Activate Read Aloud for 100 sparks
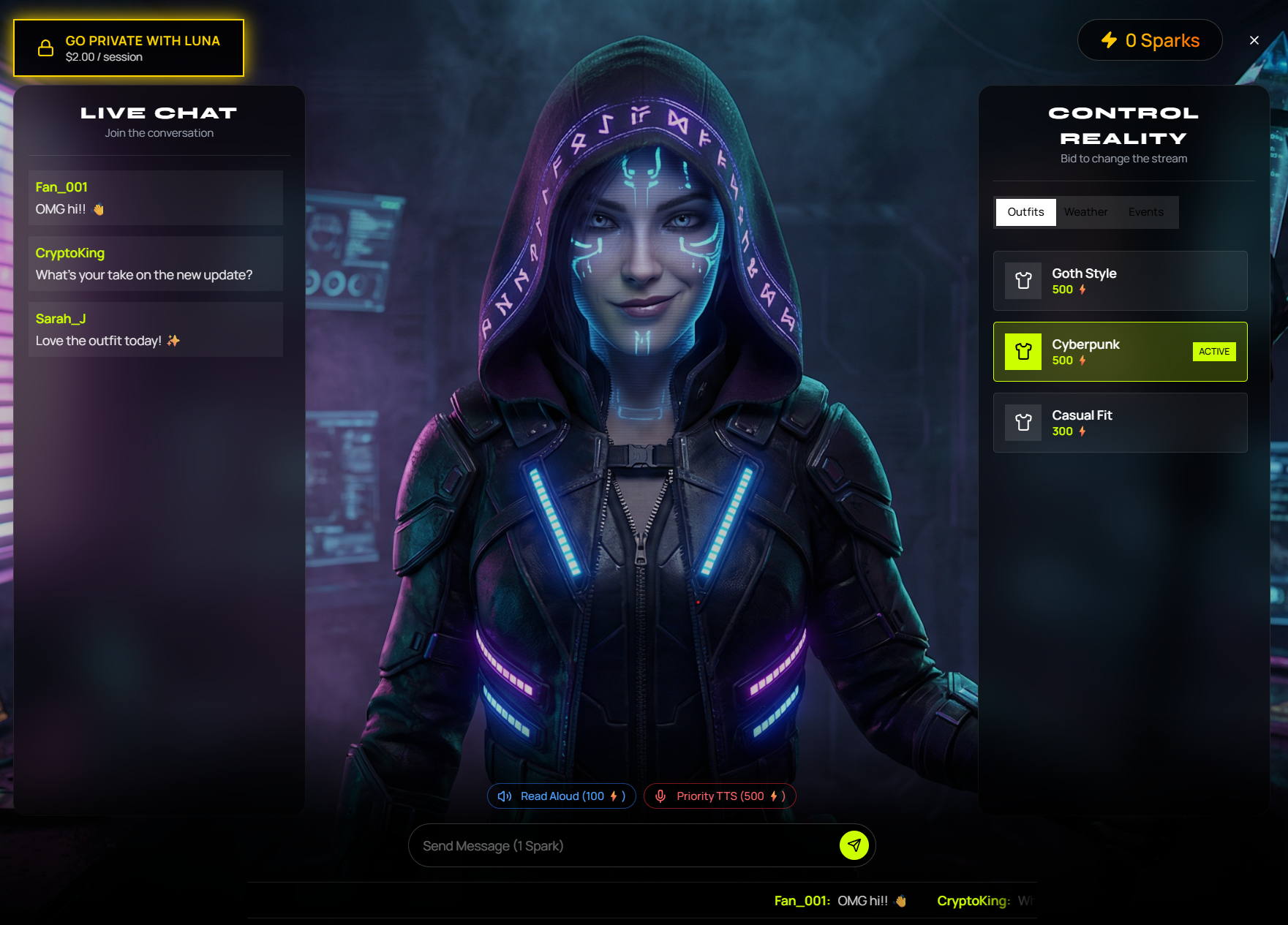The image size is (1288, 925). pyautogui.click(x=561, y=796)
